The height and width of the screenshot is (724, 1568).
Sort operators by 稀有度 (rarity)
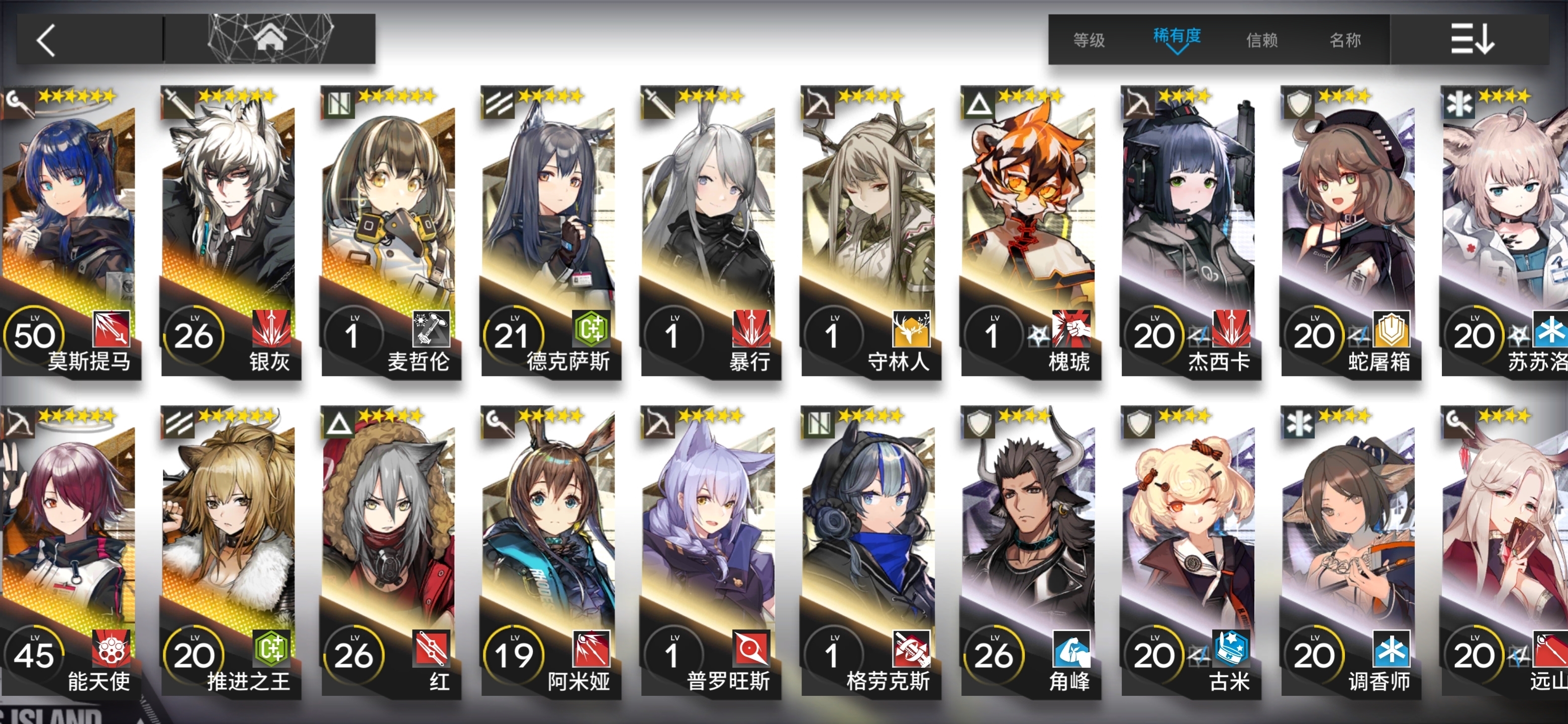click(x=1177, y=38)
